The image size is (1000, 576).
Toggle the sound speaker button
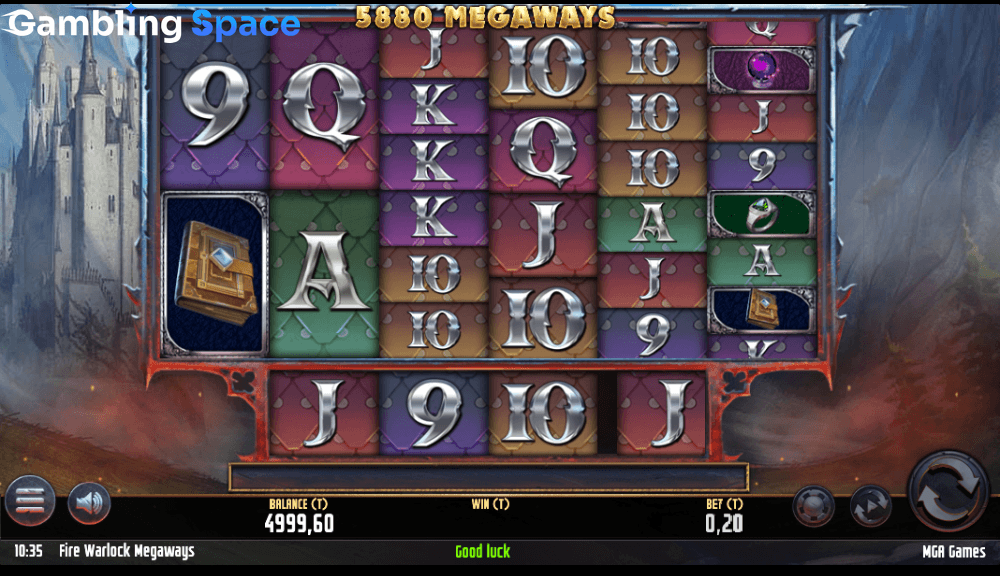(89, 503)
